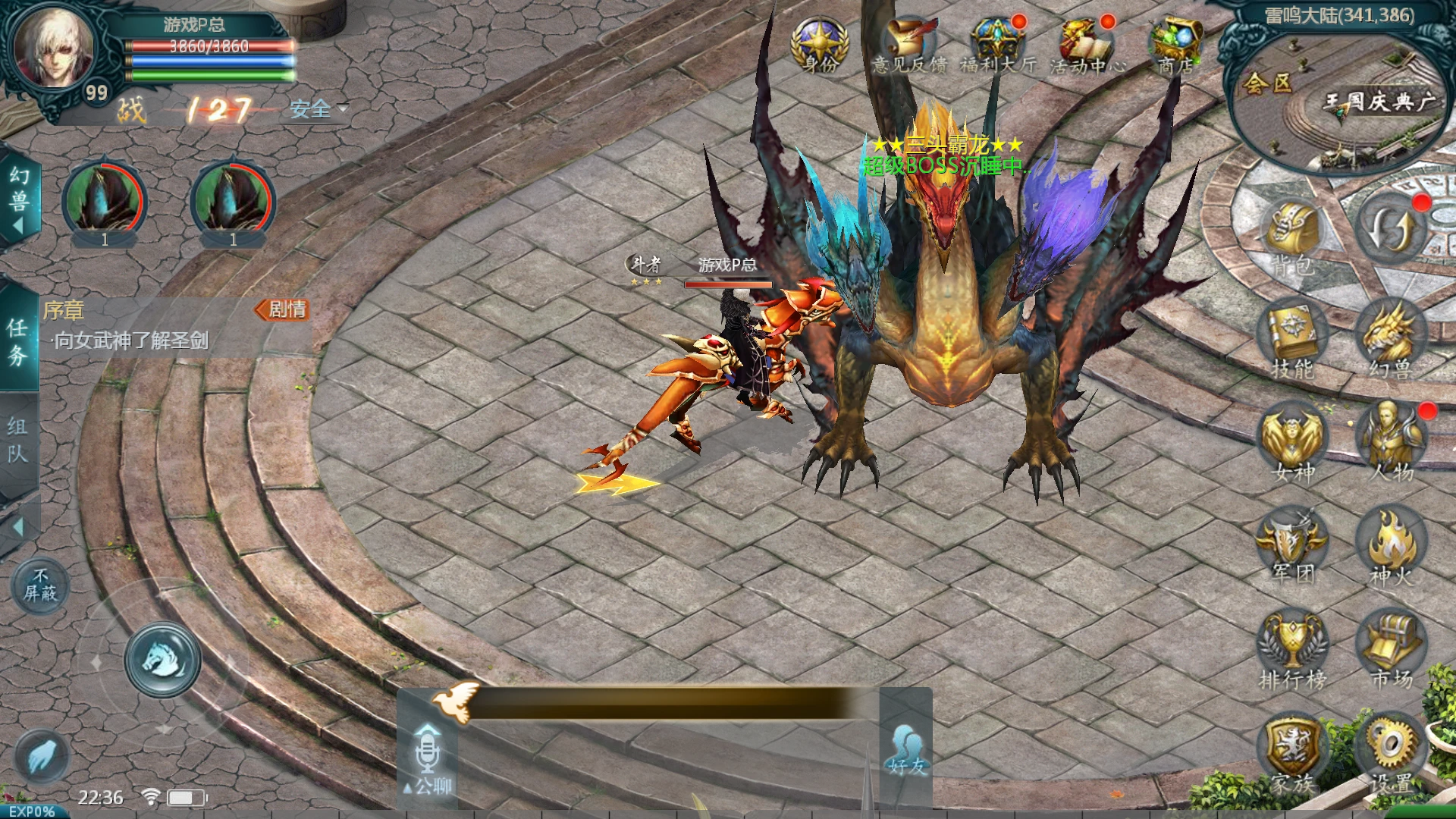Toggle the 不屏蔽 display filter button

pyautogui.click(x=39, y=586)
